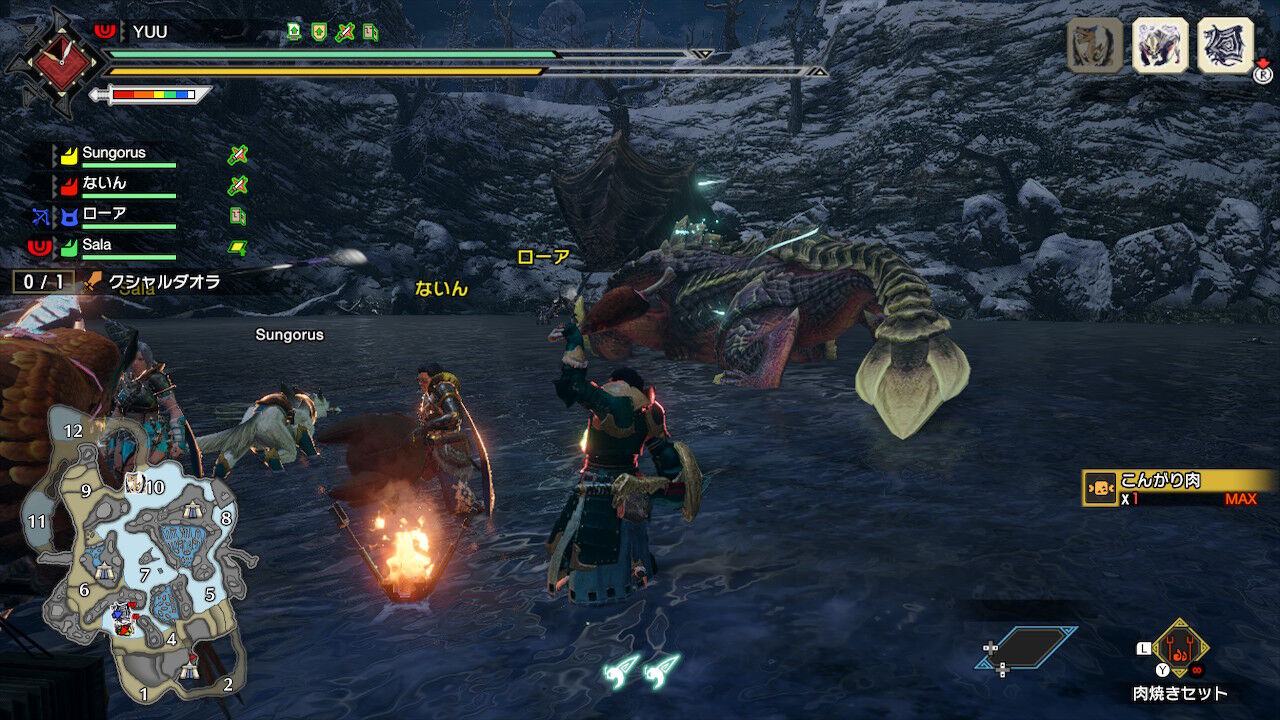
Task: Select party member ないん
Action: pos(104,184)
